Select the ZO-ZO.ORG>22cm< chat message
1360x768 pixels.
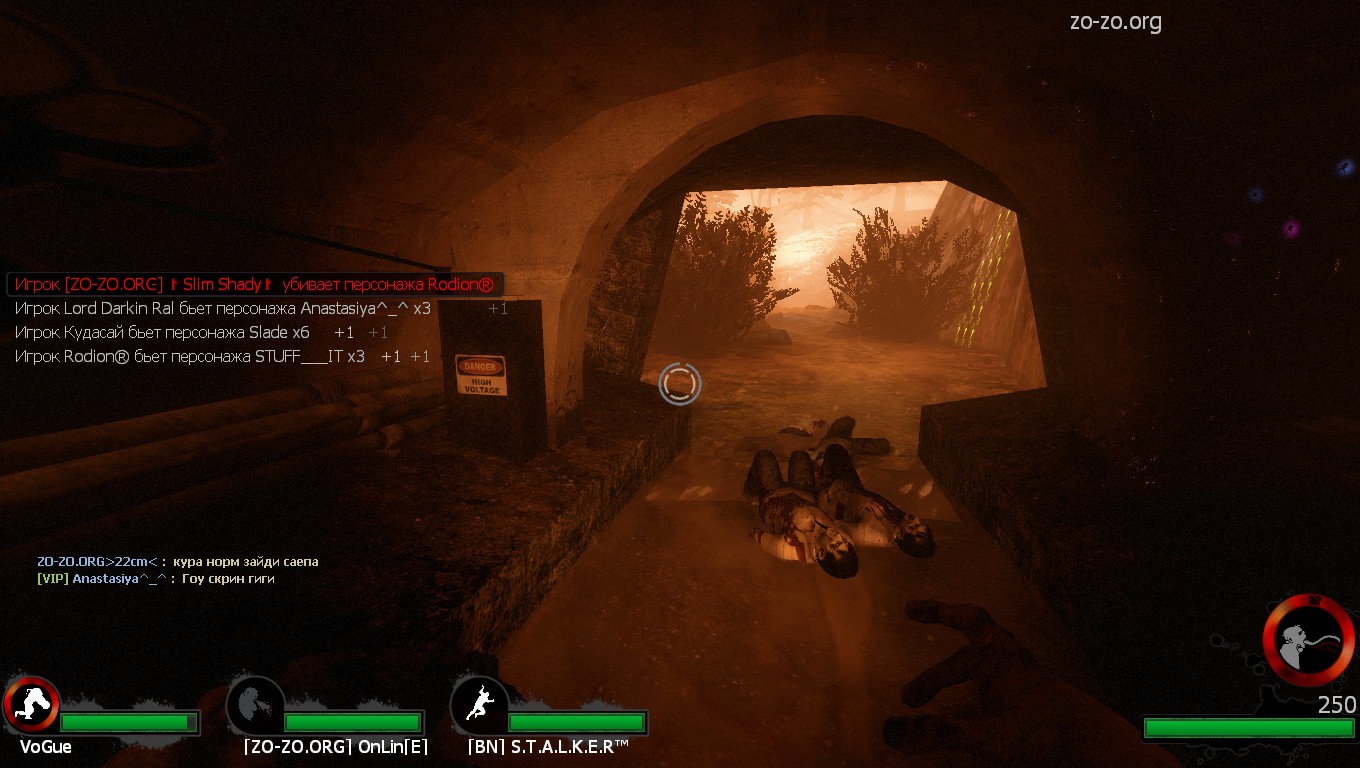[x=177, y=562]
